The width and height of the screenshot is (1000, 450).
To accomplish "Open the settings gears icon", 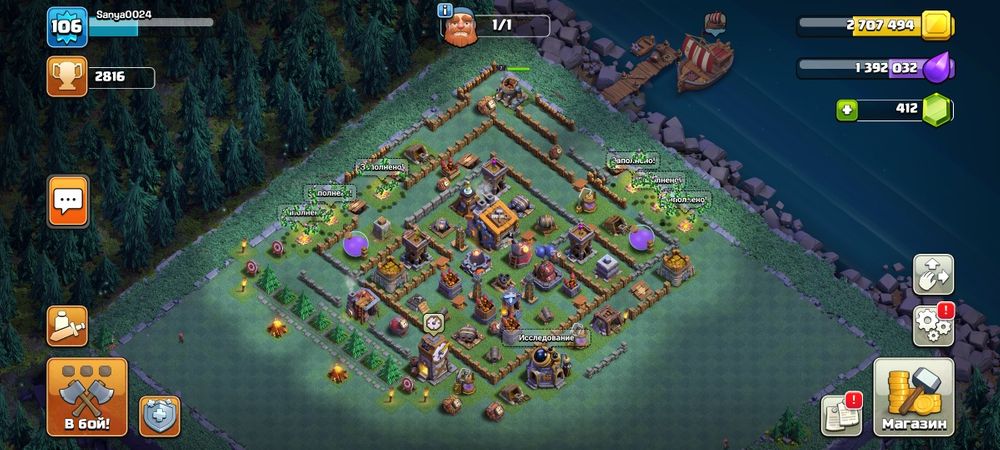I will (933, 325).
